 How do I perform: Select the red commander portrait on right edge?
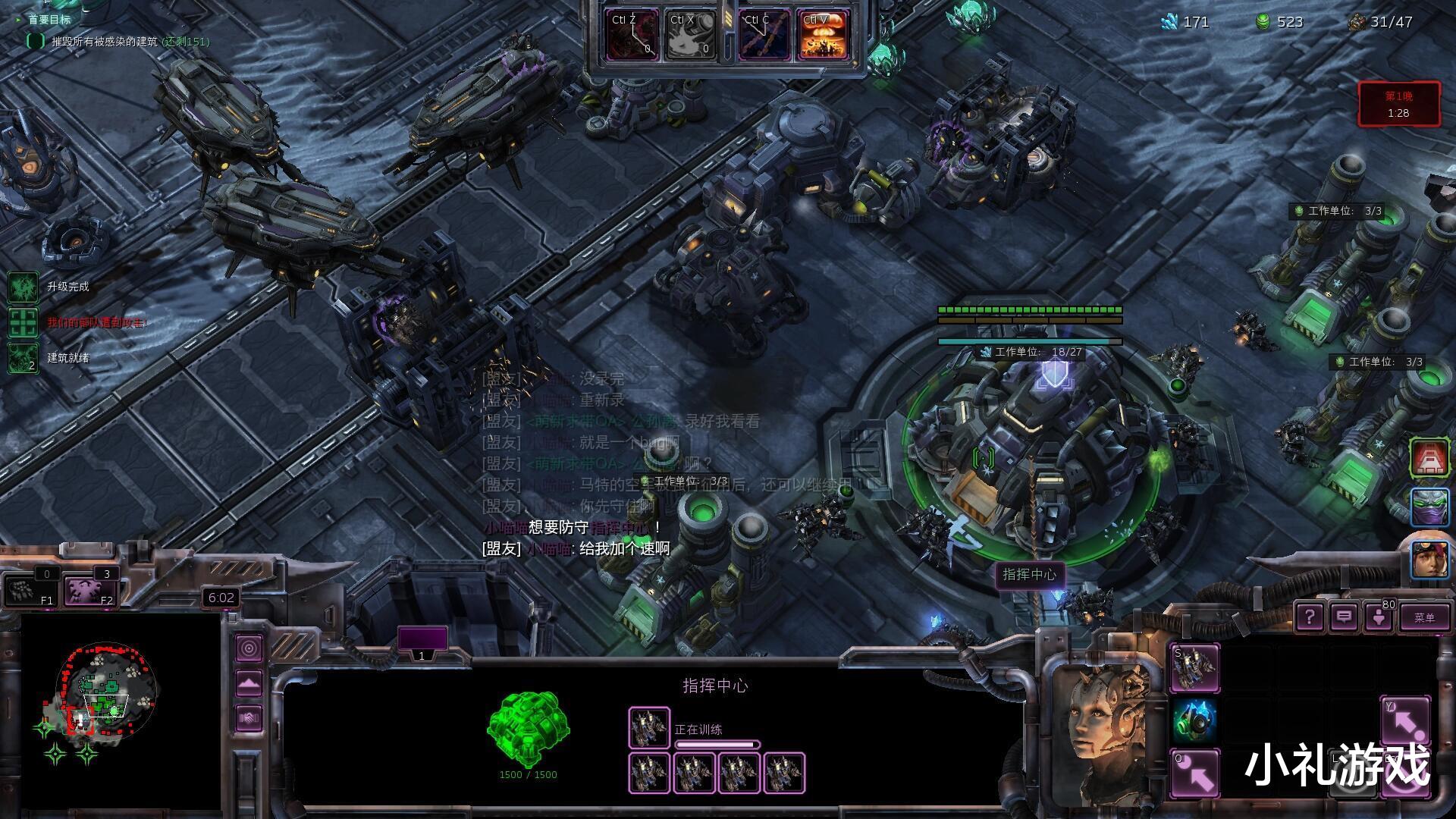click(1429, 458)
